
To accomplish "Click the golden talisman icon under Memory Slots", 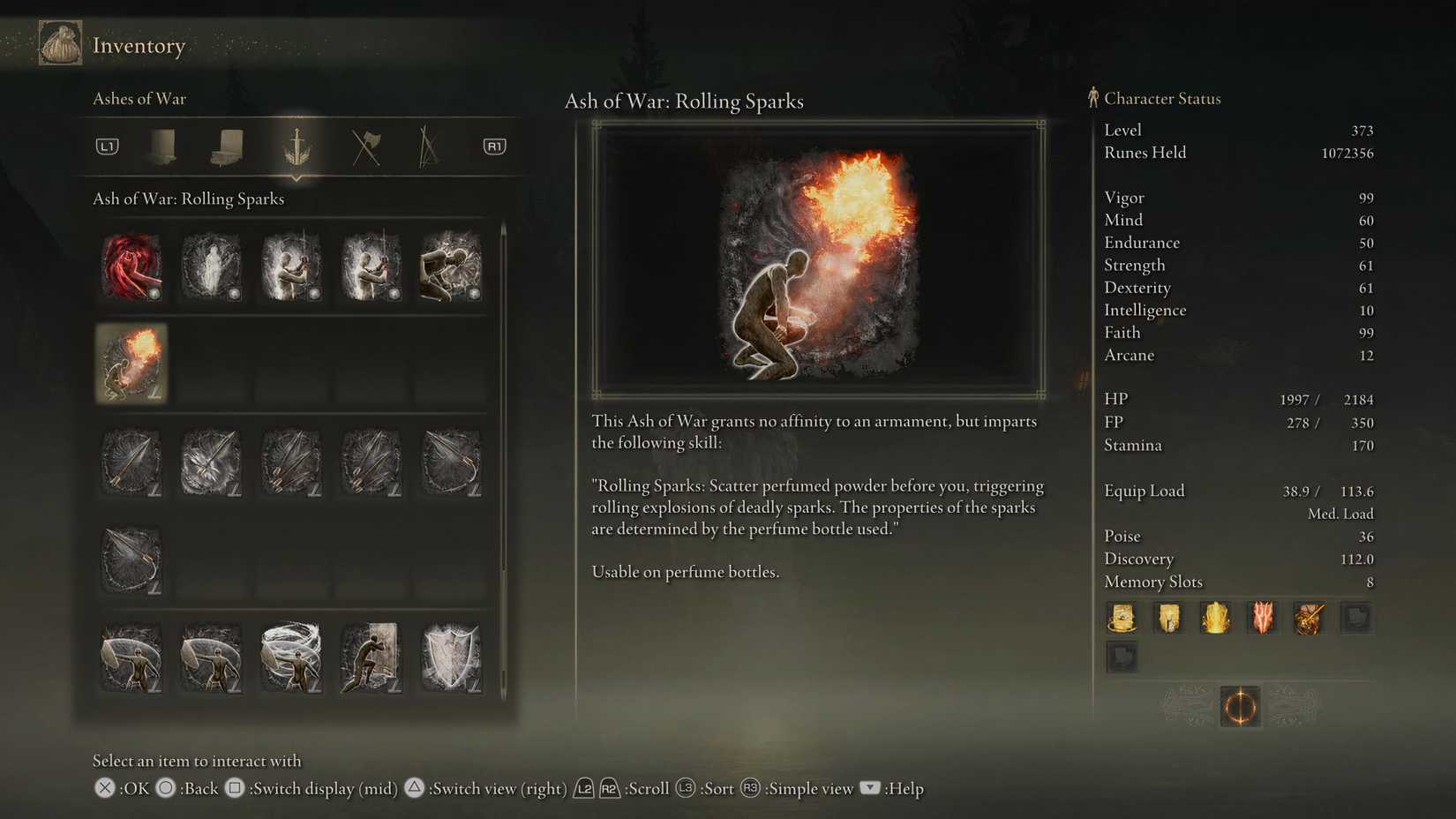I will tap(1122, 618).
